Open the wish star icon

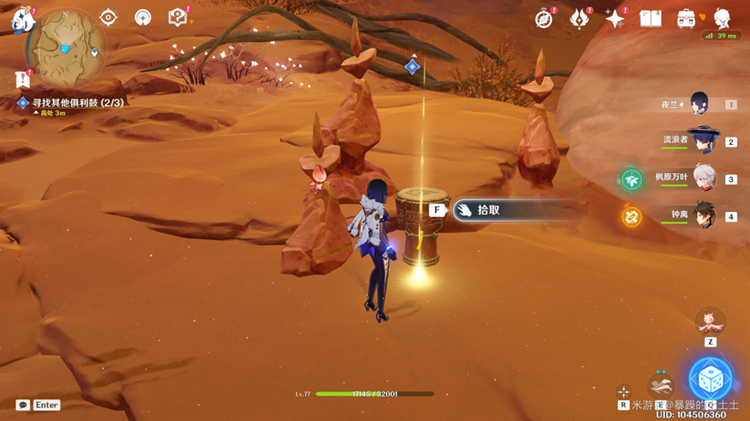click(x=615, y=18)
